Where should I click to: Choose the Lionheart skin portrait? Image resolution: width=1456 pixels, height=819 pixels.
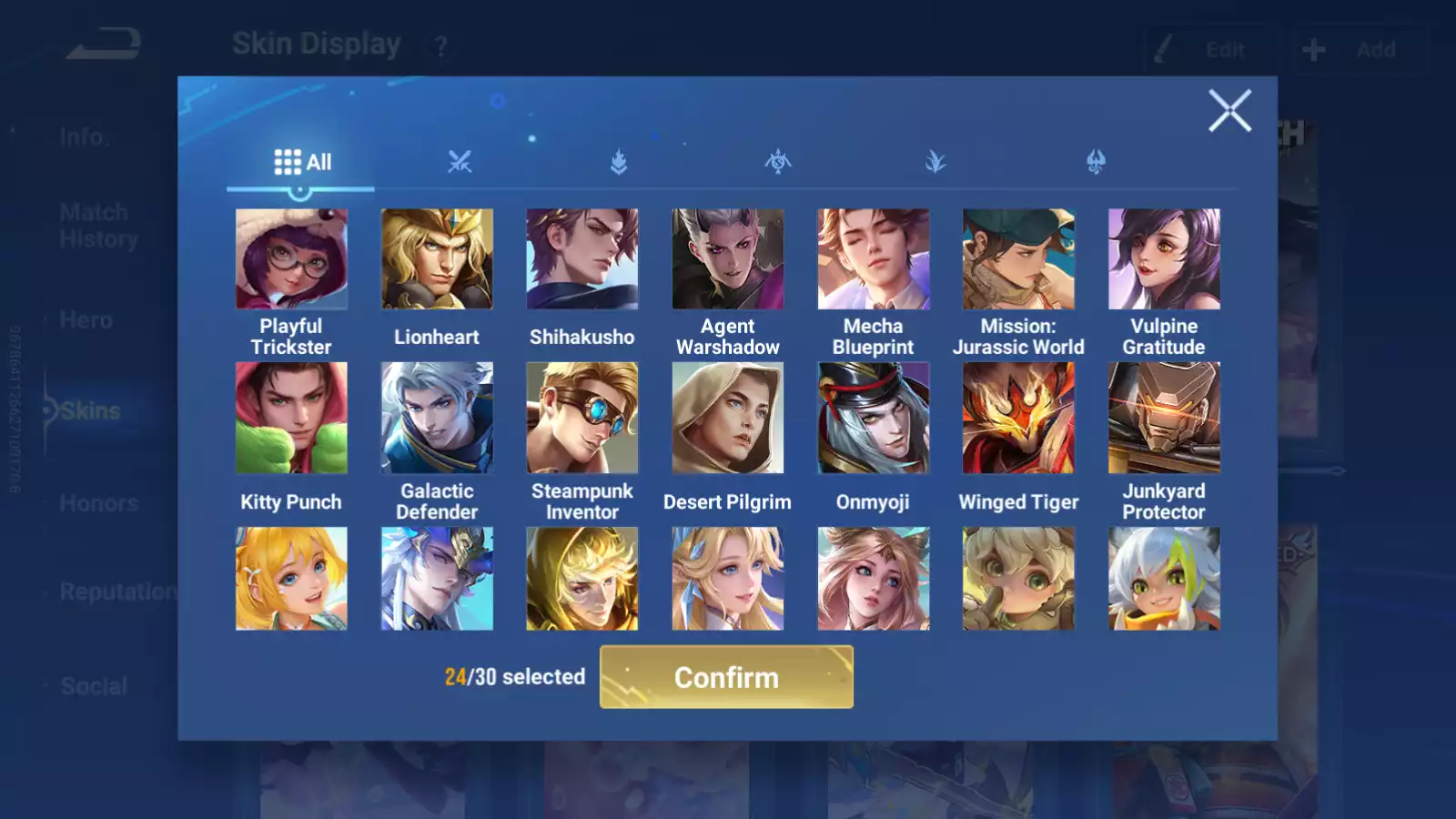coord(437,259)
